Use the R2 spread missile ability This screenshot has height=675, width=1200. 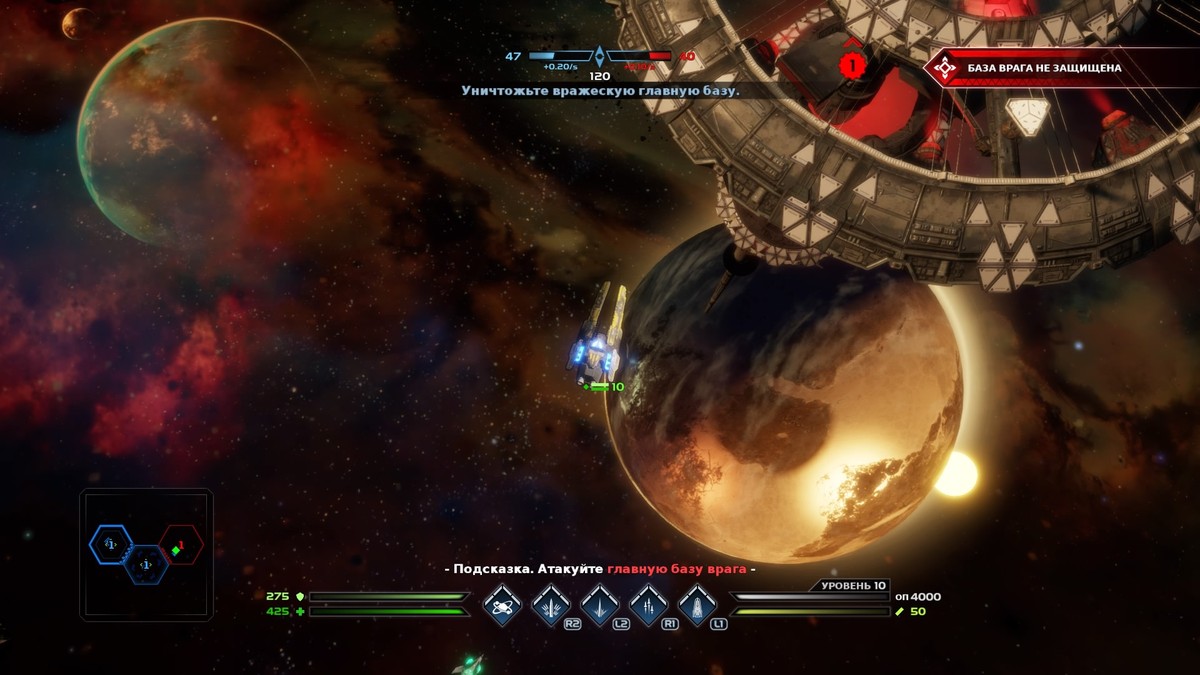(x=551, y=605)
